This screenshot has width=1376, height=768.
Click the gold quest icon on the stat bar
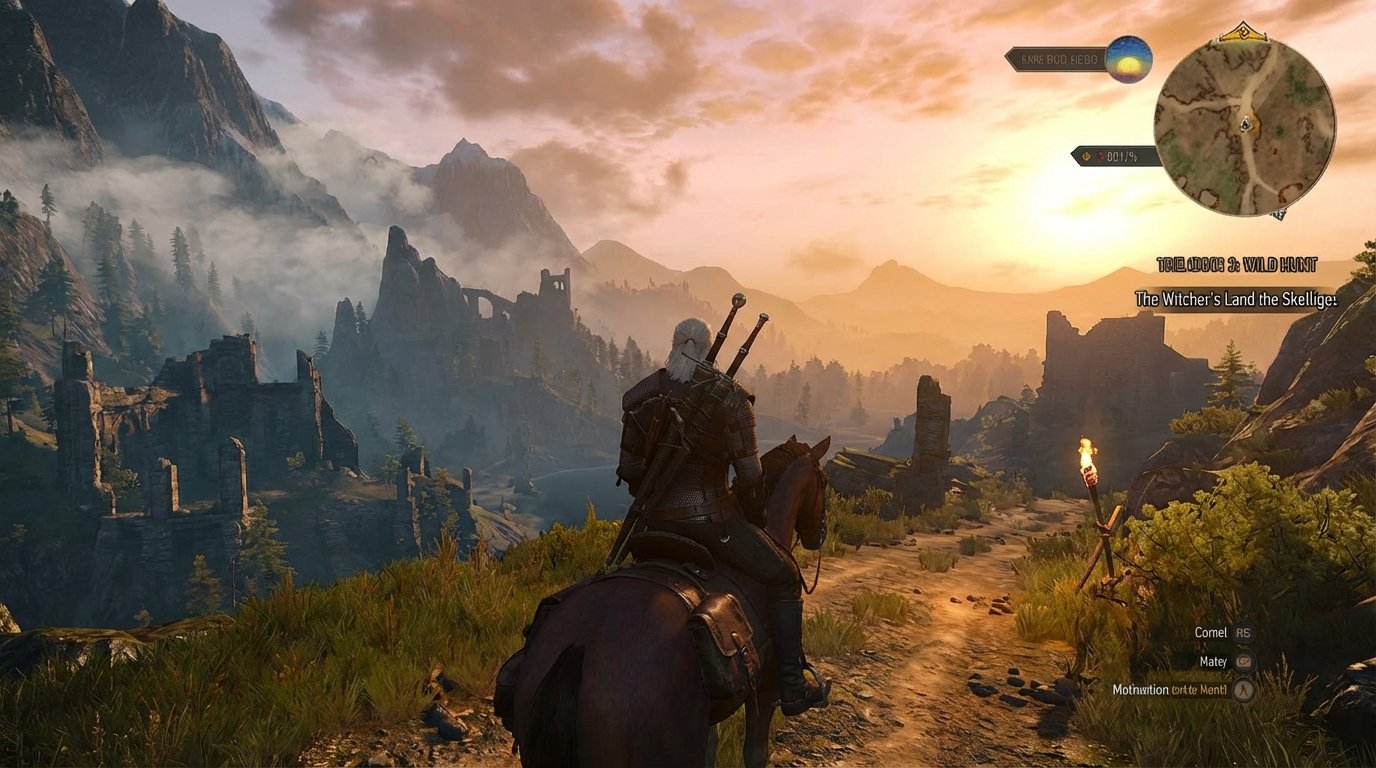(x=1085, y=156)
